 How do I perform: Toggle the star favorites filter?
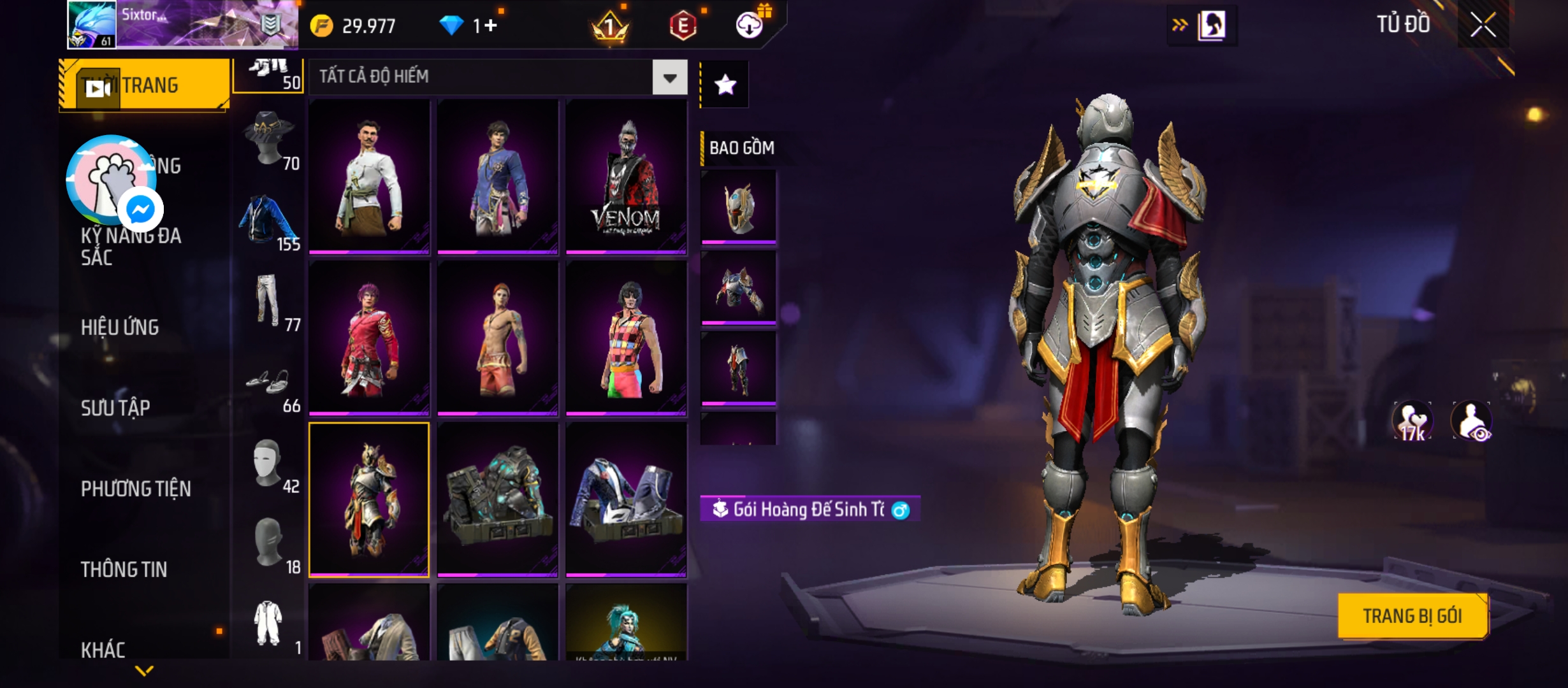tap(725, 85)
